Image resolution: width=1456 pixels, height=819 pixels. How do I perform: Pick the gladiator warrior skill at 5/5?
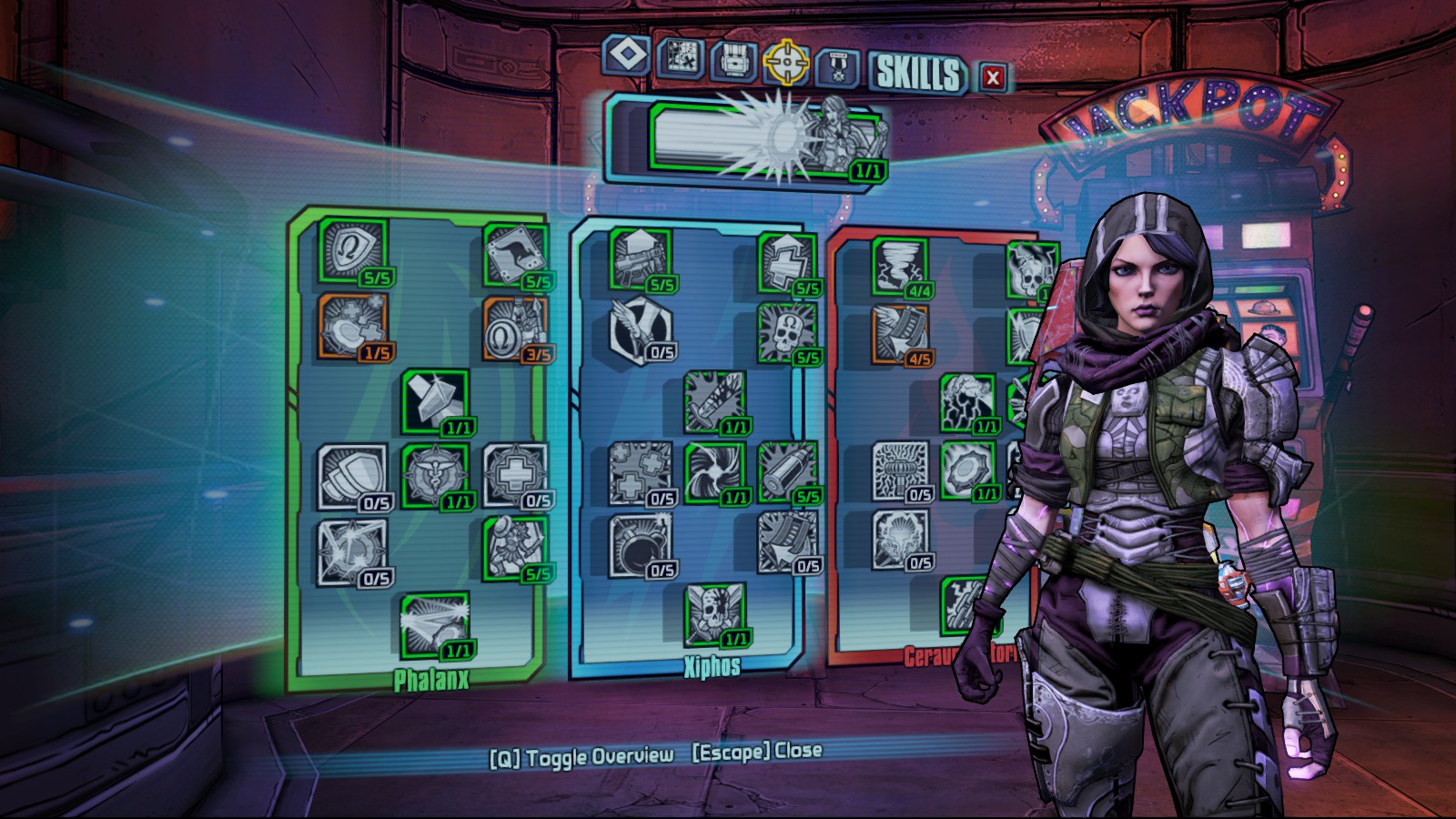516,548
